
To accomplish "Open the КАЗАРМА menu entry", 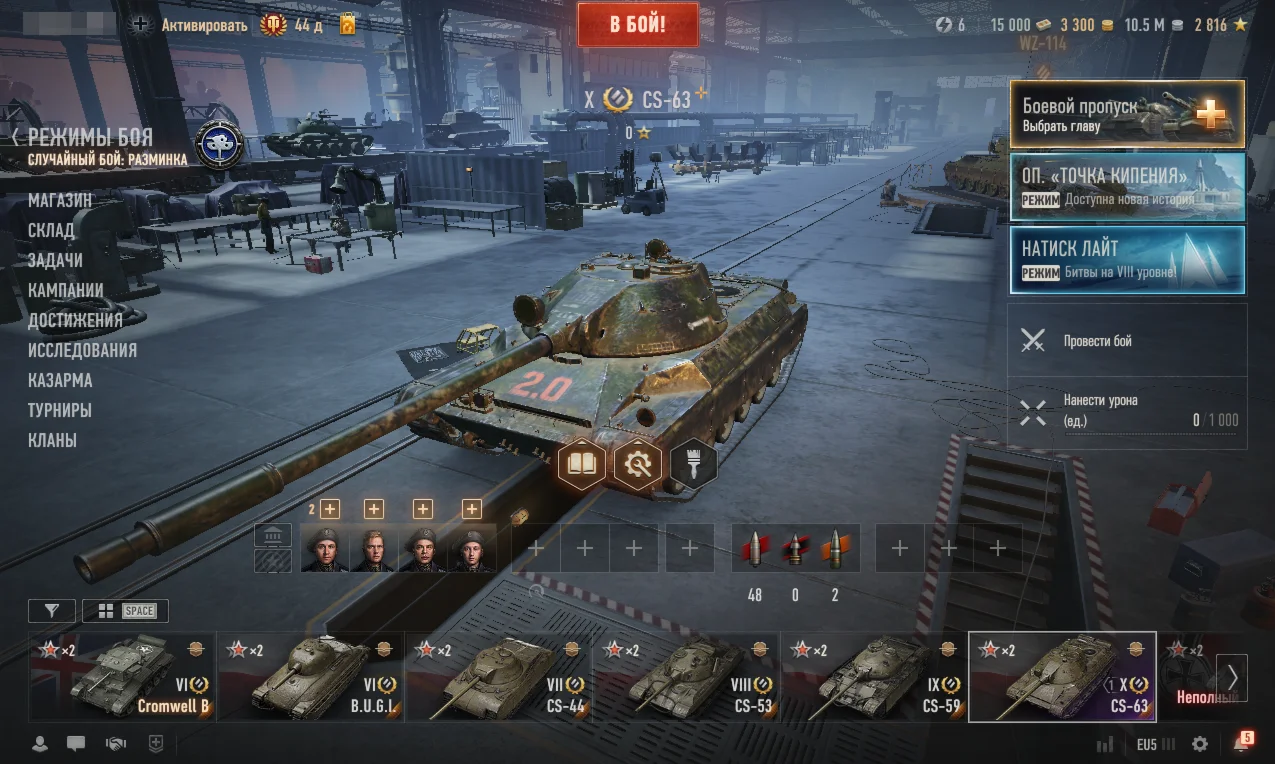I will (x=60, y=380).
